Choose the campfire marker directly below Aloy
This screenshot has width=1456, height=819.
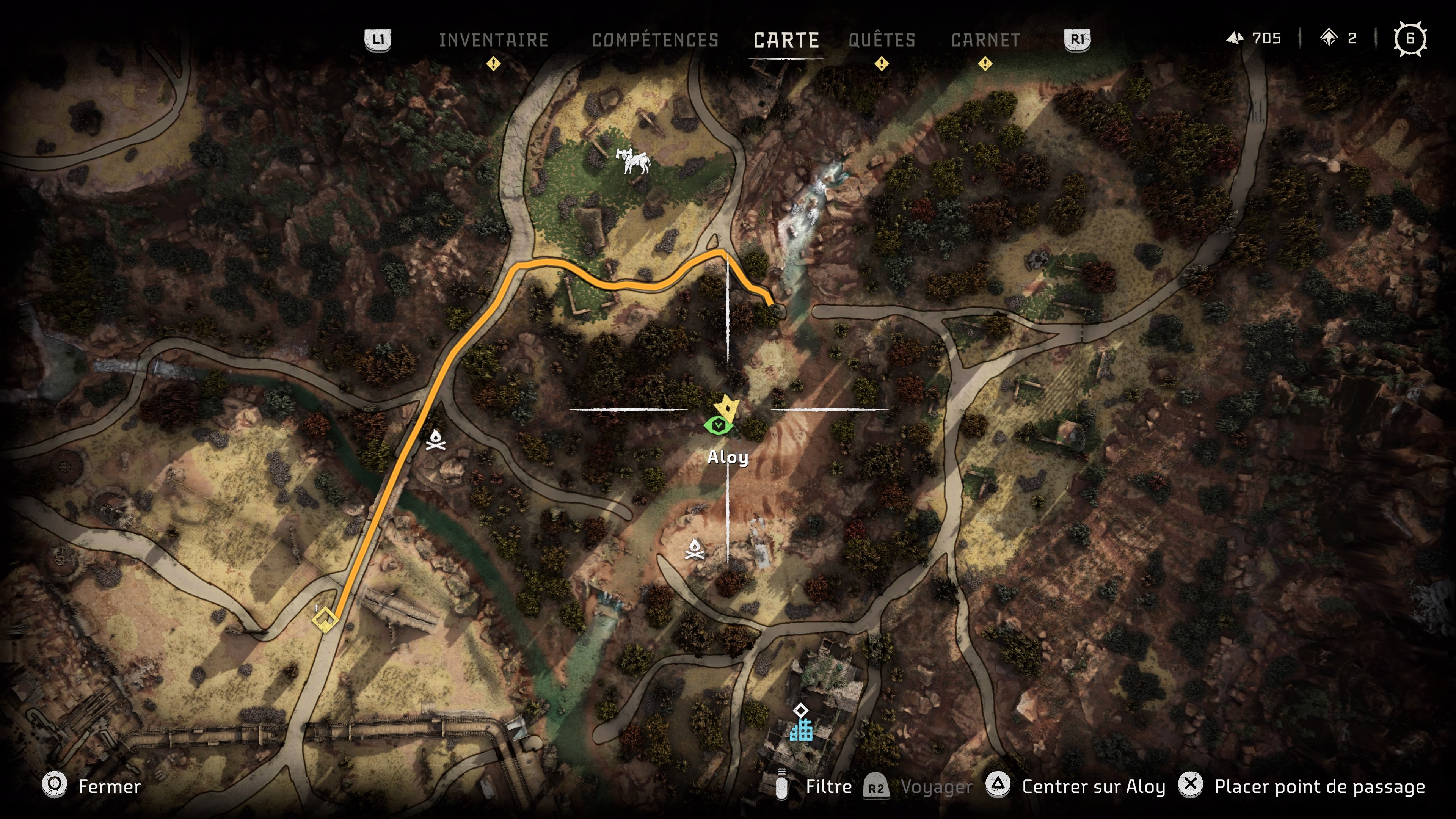[x=695, y=549]
